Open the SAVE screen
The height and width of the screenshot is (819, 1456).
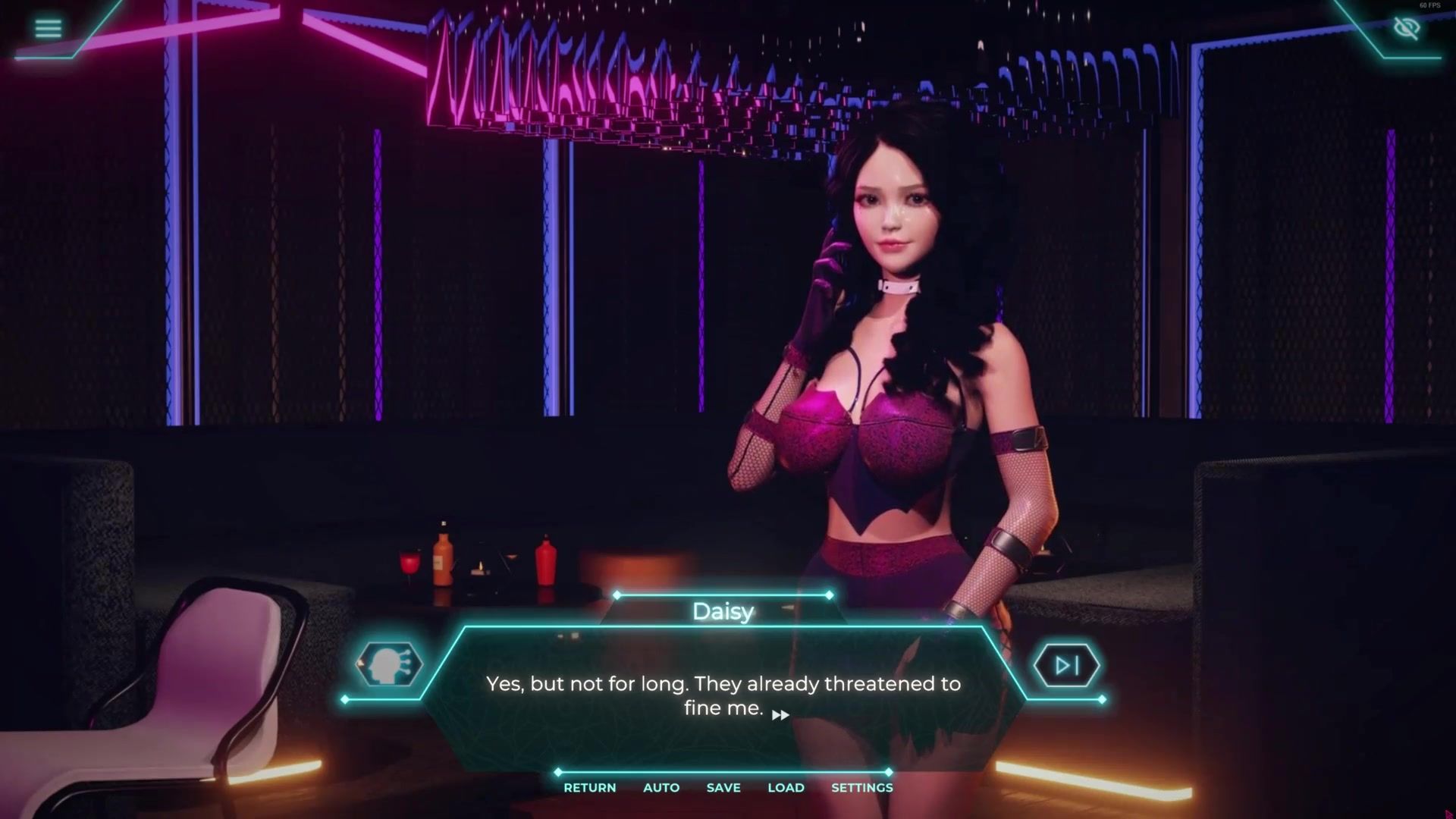pos(723,788)
